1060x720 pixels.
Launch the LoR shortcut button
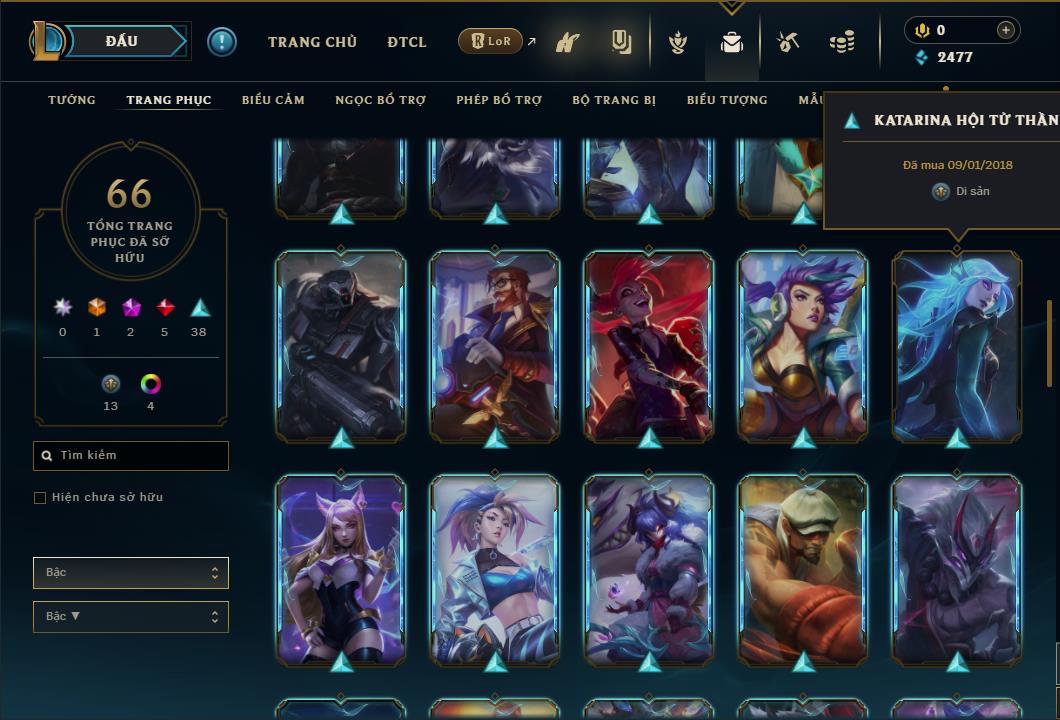click(x=490, y=42)
